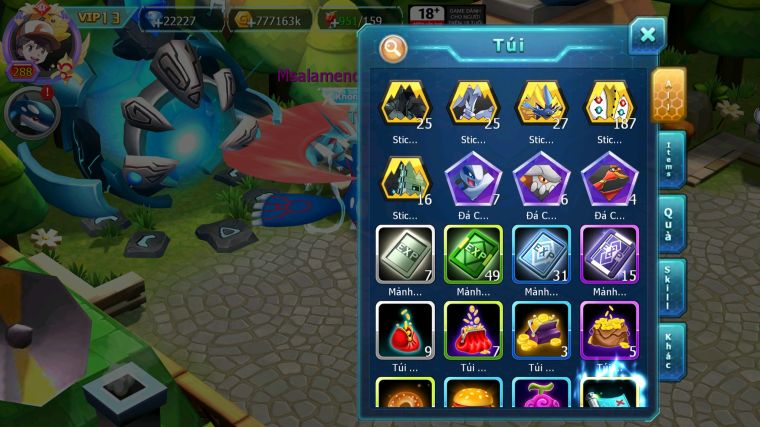The width and height of the screenshot is (760, 427).
Task: Select the purple treasure chest bag
Action: pyautogui.click(x=541, y=329)
